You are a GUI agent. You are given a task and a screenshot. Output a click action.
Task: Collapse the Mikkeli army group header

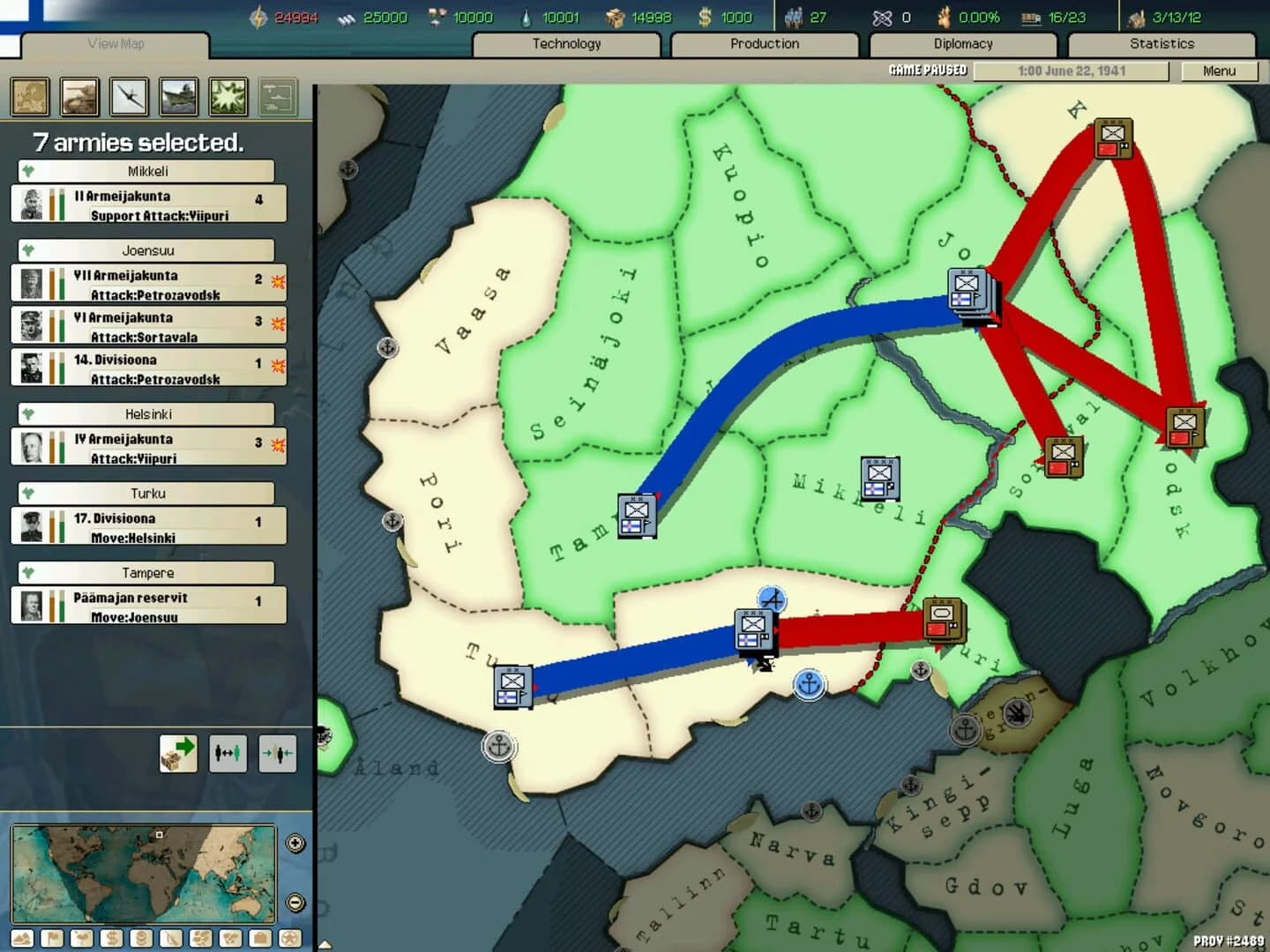point(146,171)
